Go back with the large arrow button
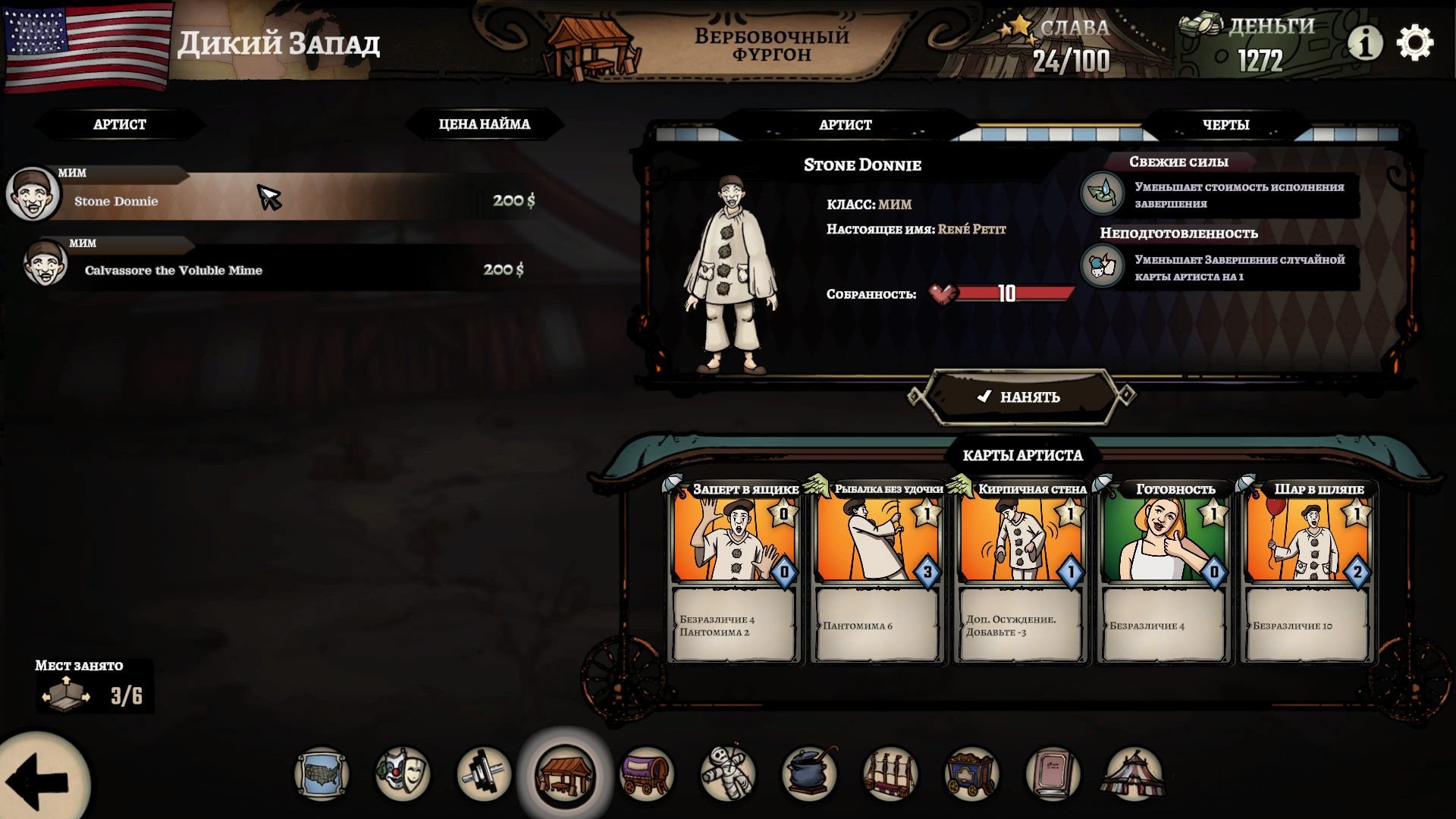 pos(39,780)
